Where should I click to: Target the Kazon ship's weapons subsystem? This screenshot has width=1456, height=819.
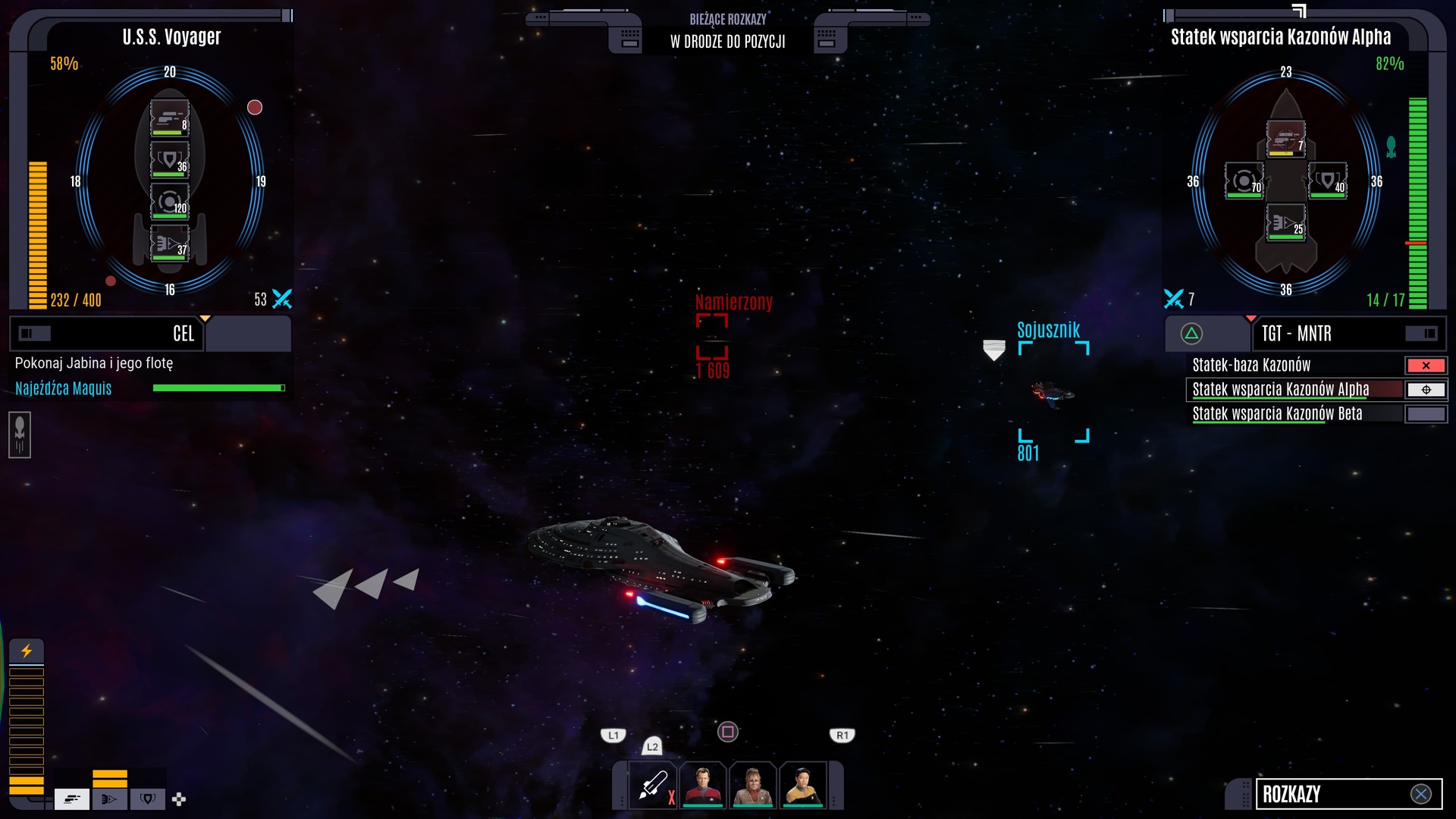pos(1286,140)
